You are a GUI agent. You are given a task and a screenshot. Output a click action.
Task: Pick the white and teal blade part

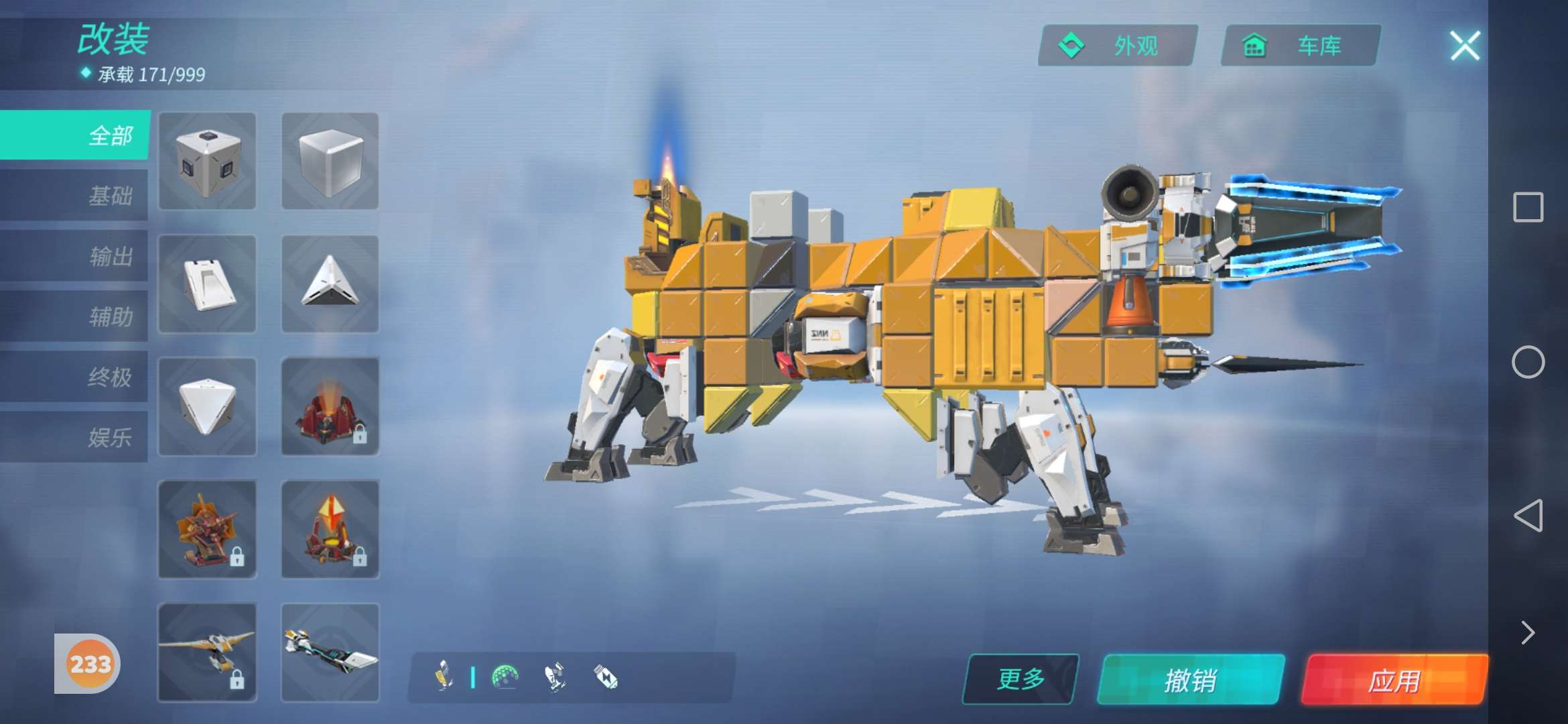point(330,652)
